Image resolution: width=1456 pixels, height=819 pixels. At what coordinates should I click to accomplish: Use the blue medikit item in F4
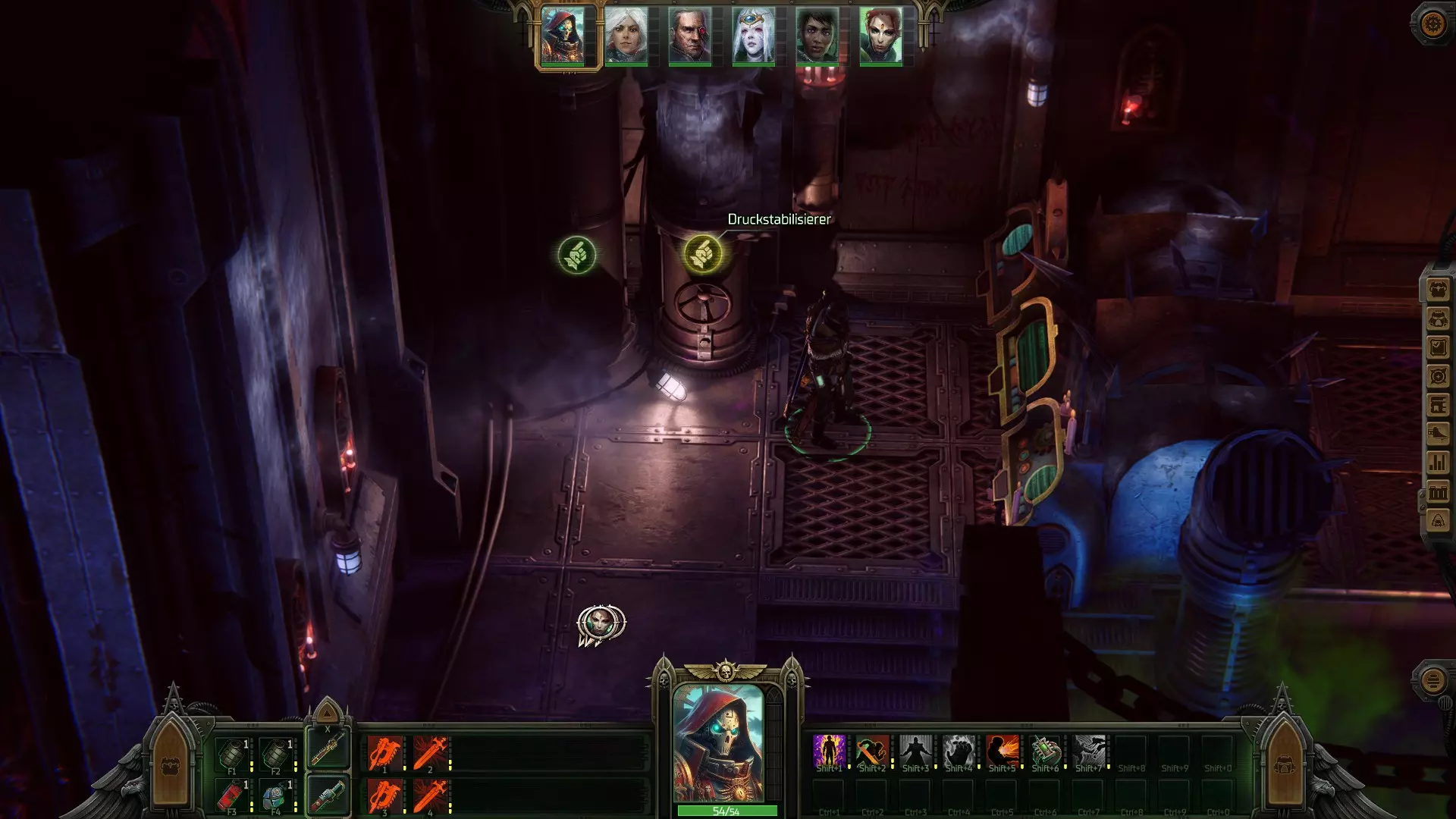pos(275,795)
